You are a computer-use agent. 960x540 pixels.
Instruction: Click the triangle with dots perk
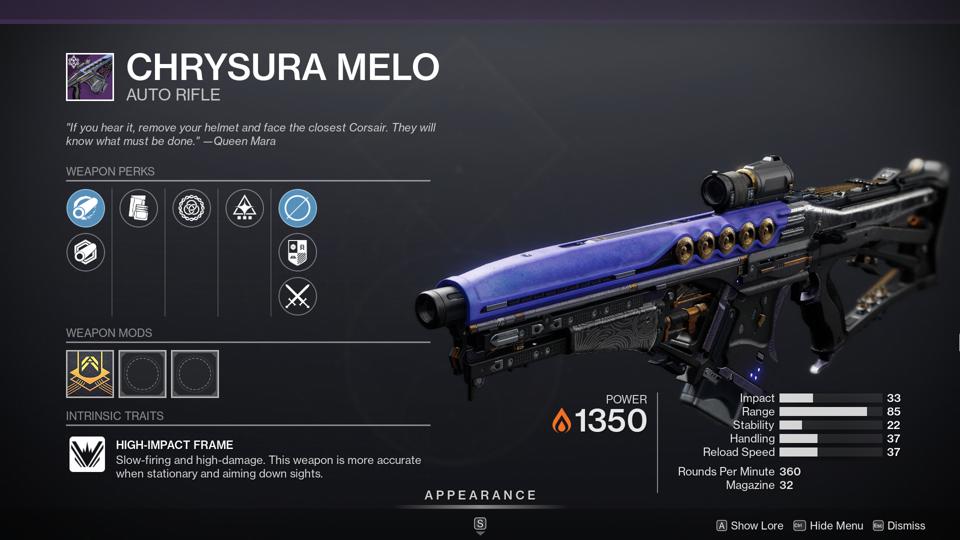(x=245, y=209)
